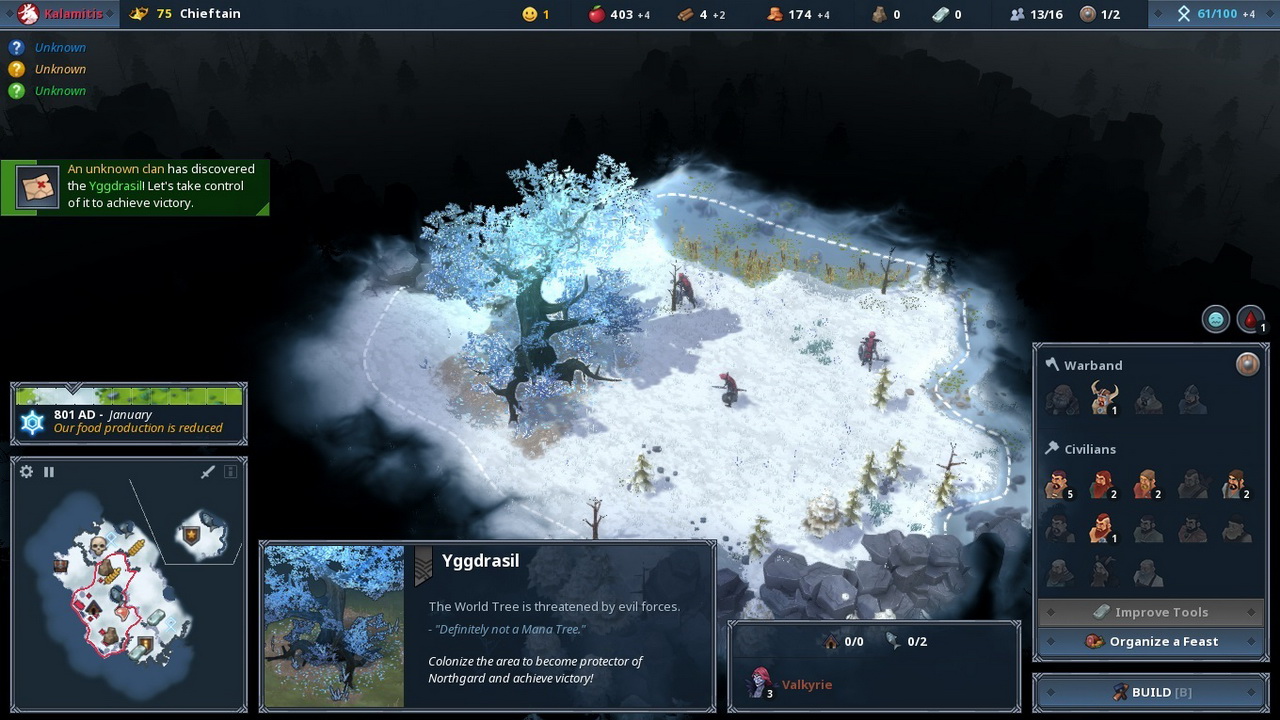Open the BUILD menu
Viewport: 1280px width, 720px height.
point(1150,692)
